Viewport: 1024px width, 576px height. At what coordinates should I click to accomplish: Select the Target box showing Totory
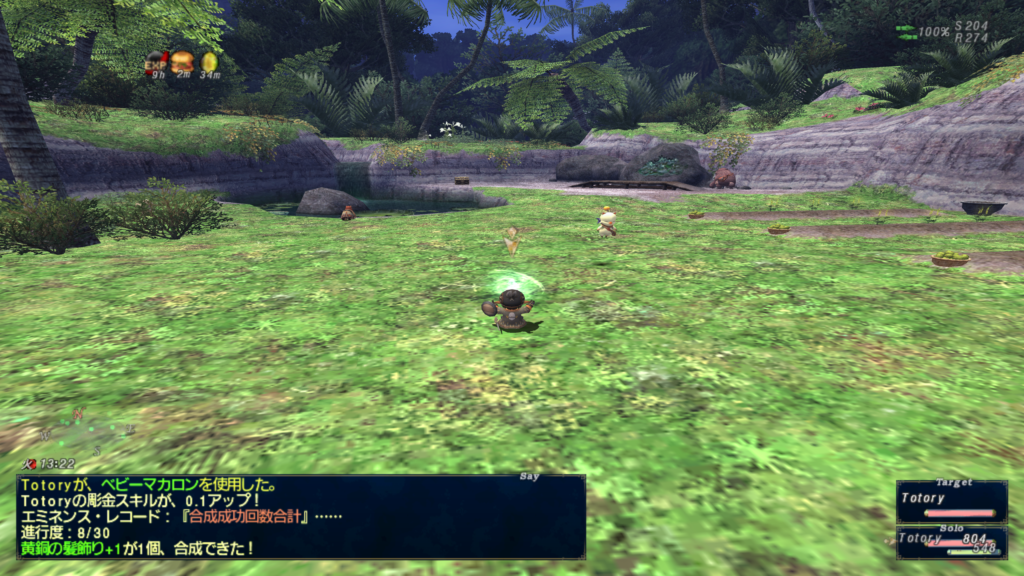(x=951, y=501)
